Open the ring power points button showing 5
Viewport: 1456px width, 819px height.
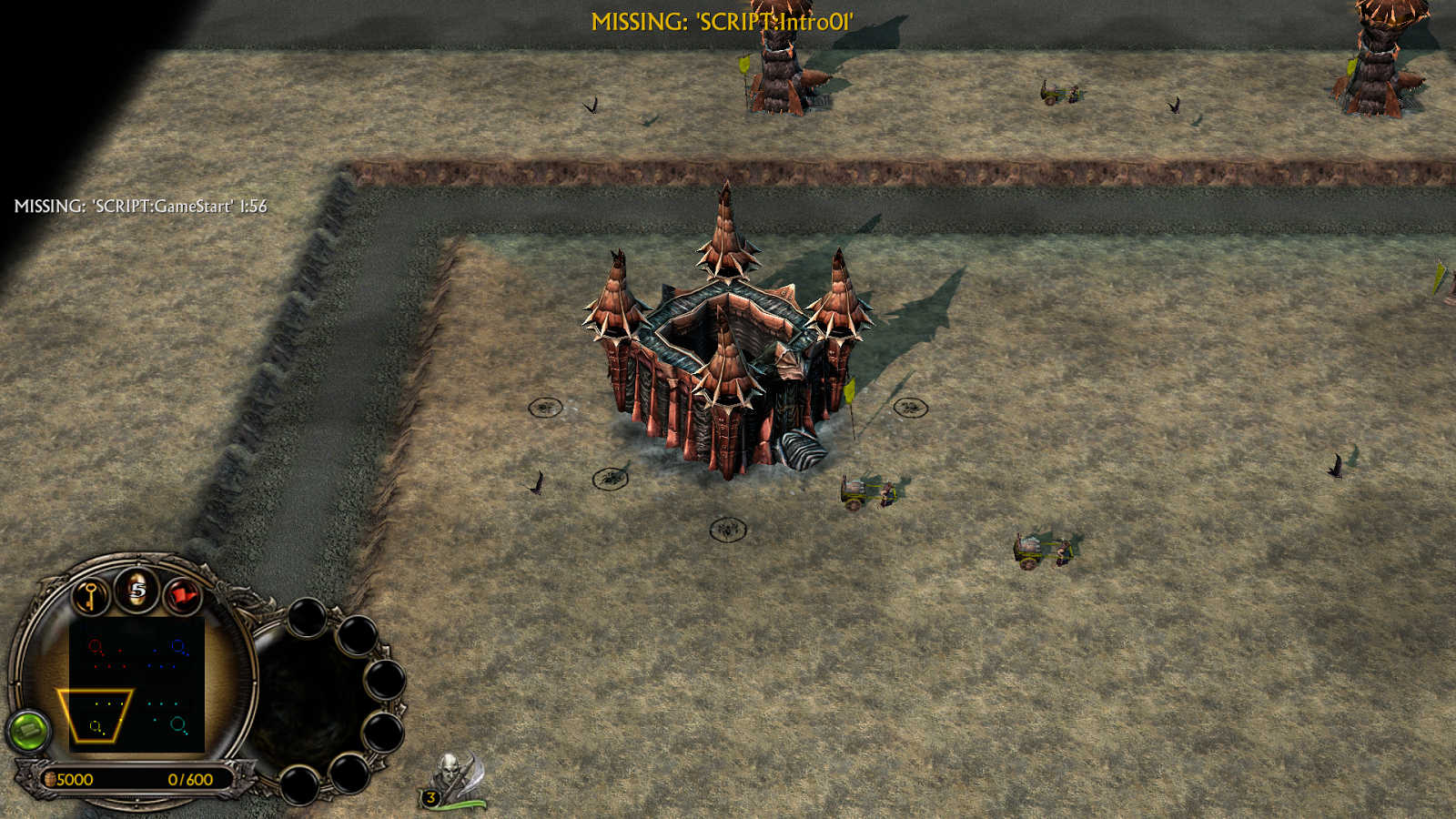point(137,590)
